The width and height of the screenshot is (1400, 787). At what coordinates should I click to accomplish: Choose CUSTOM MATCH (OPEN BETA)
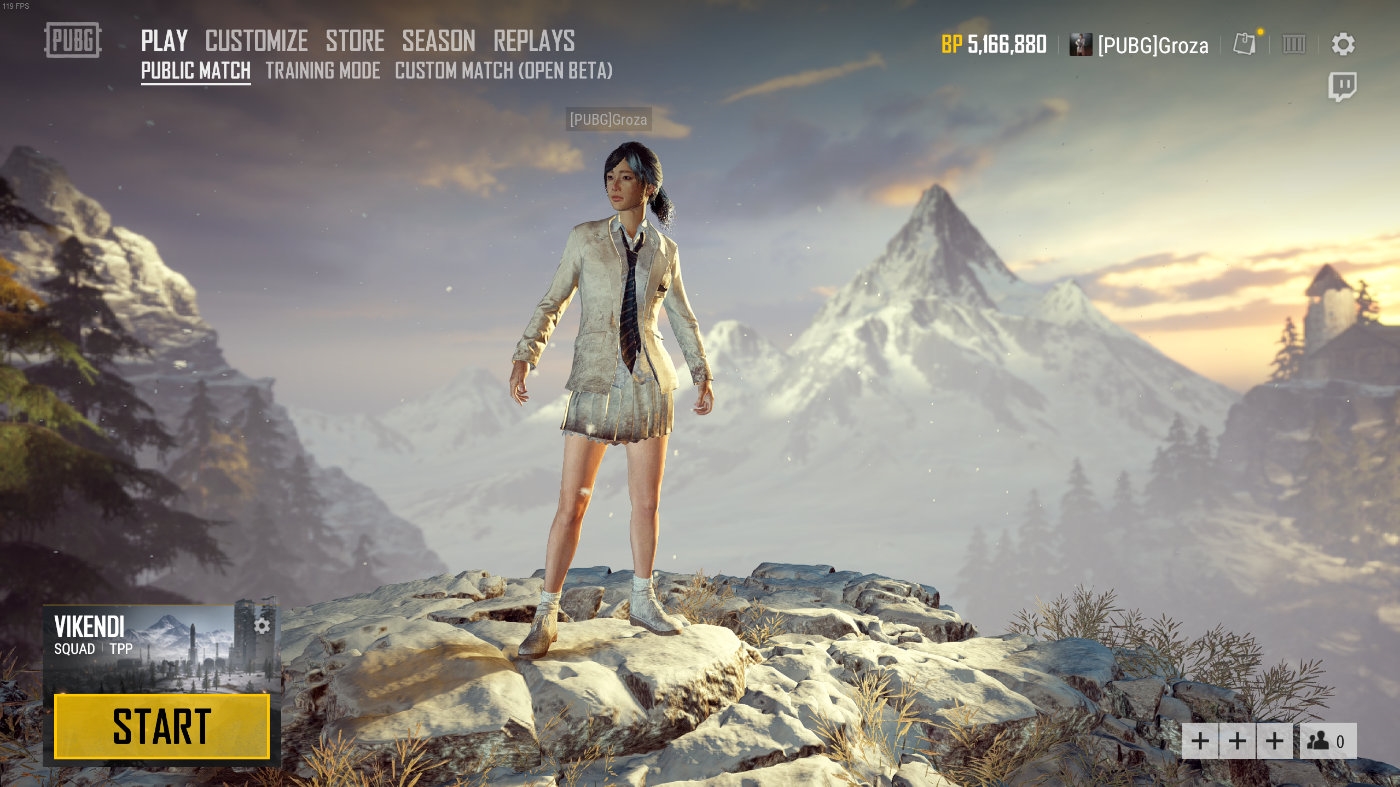click(503, 71)
